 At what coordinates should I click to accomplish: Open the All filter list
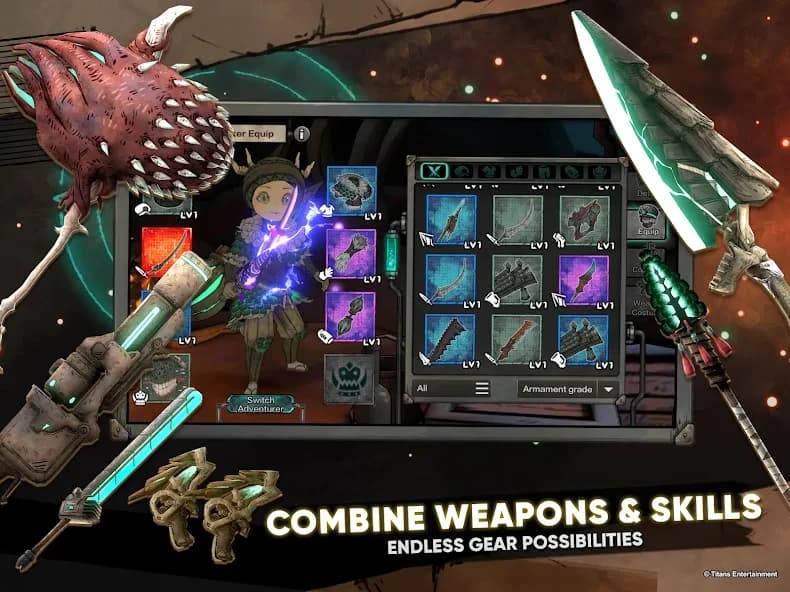(x=450, y=388)
